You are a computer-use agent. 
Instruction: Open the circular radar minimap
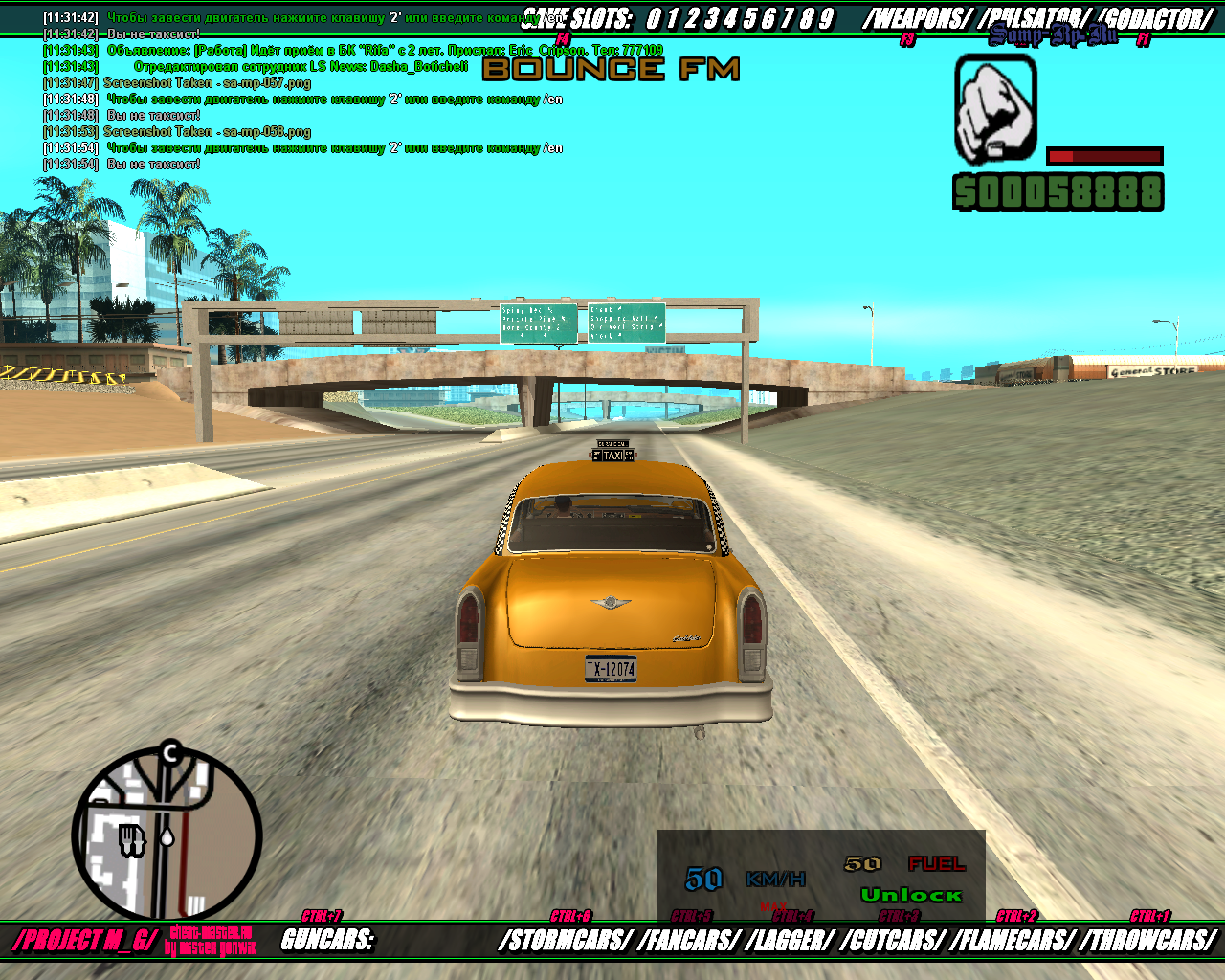167,835
